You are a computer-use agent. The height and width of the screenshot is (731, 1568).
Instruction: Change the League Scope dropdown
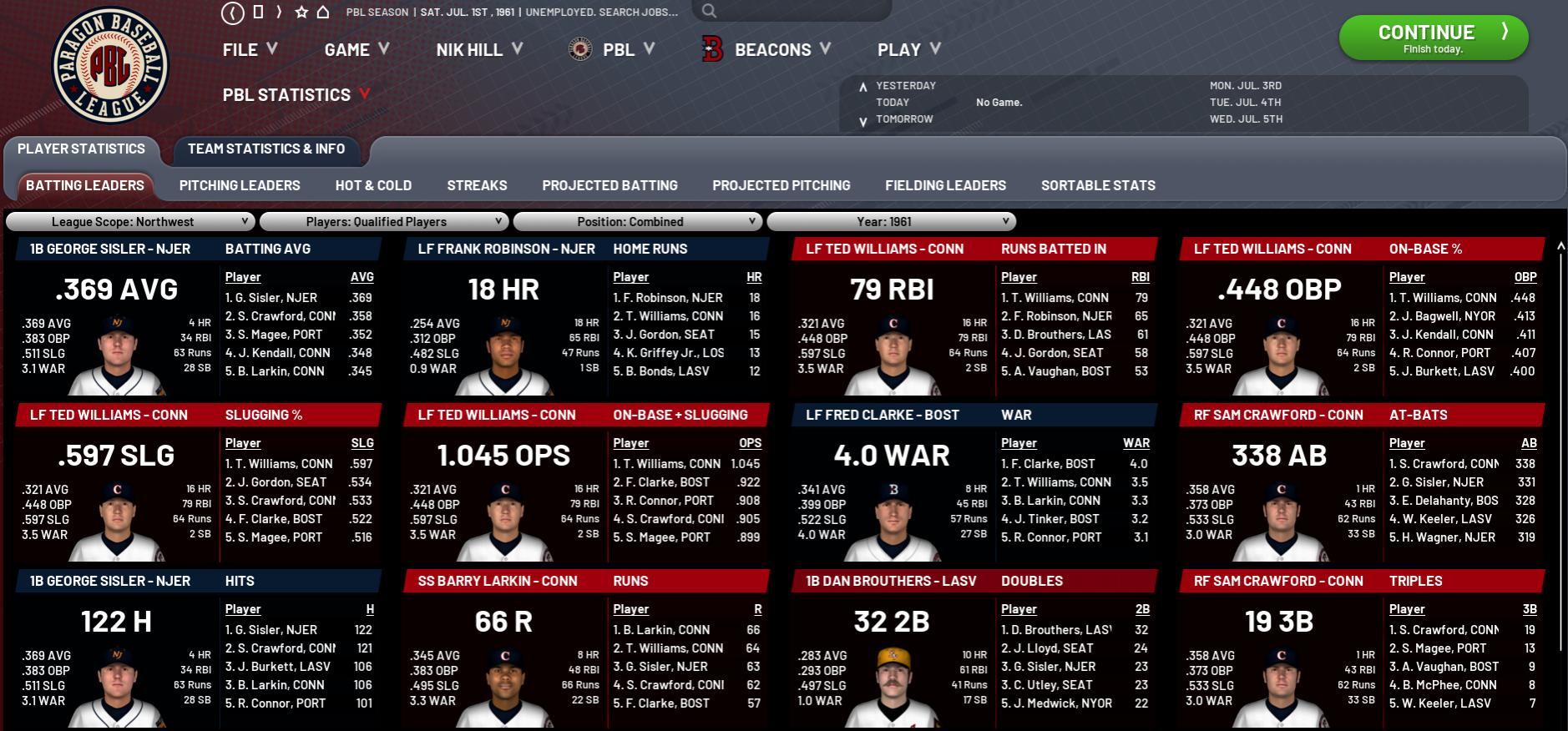pos(129,222)
